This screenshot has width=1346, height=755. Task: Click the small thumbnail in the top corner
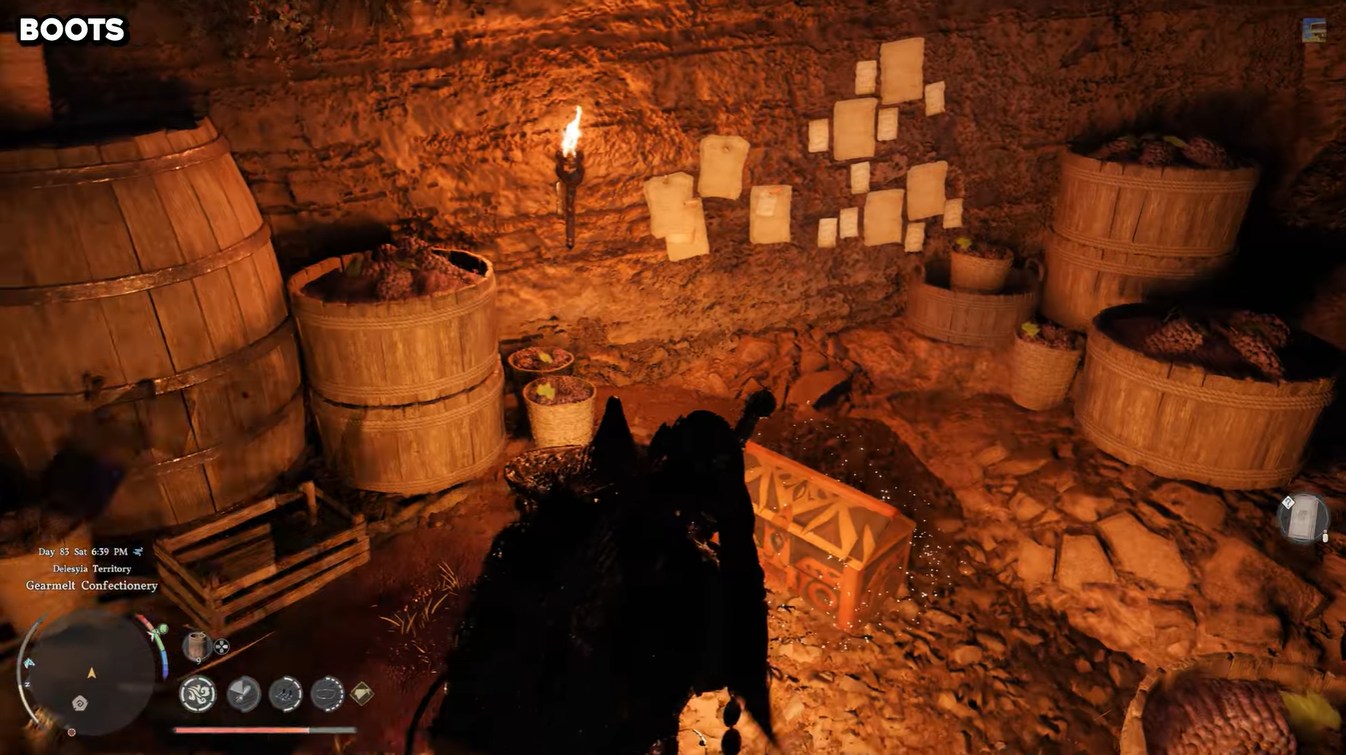(x=1314, y=31)
